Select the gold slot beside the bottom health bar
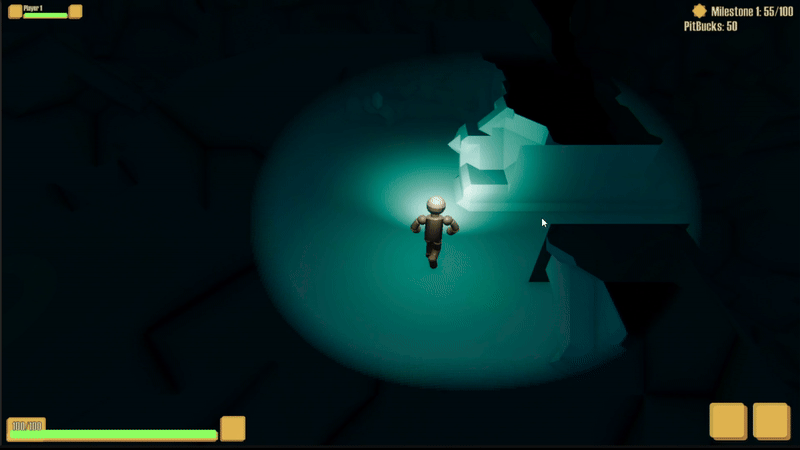This screenshot has height=450, width=800. pyautogui.click(x=232, y=428)
